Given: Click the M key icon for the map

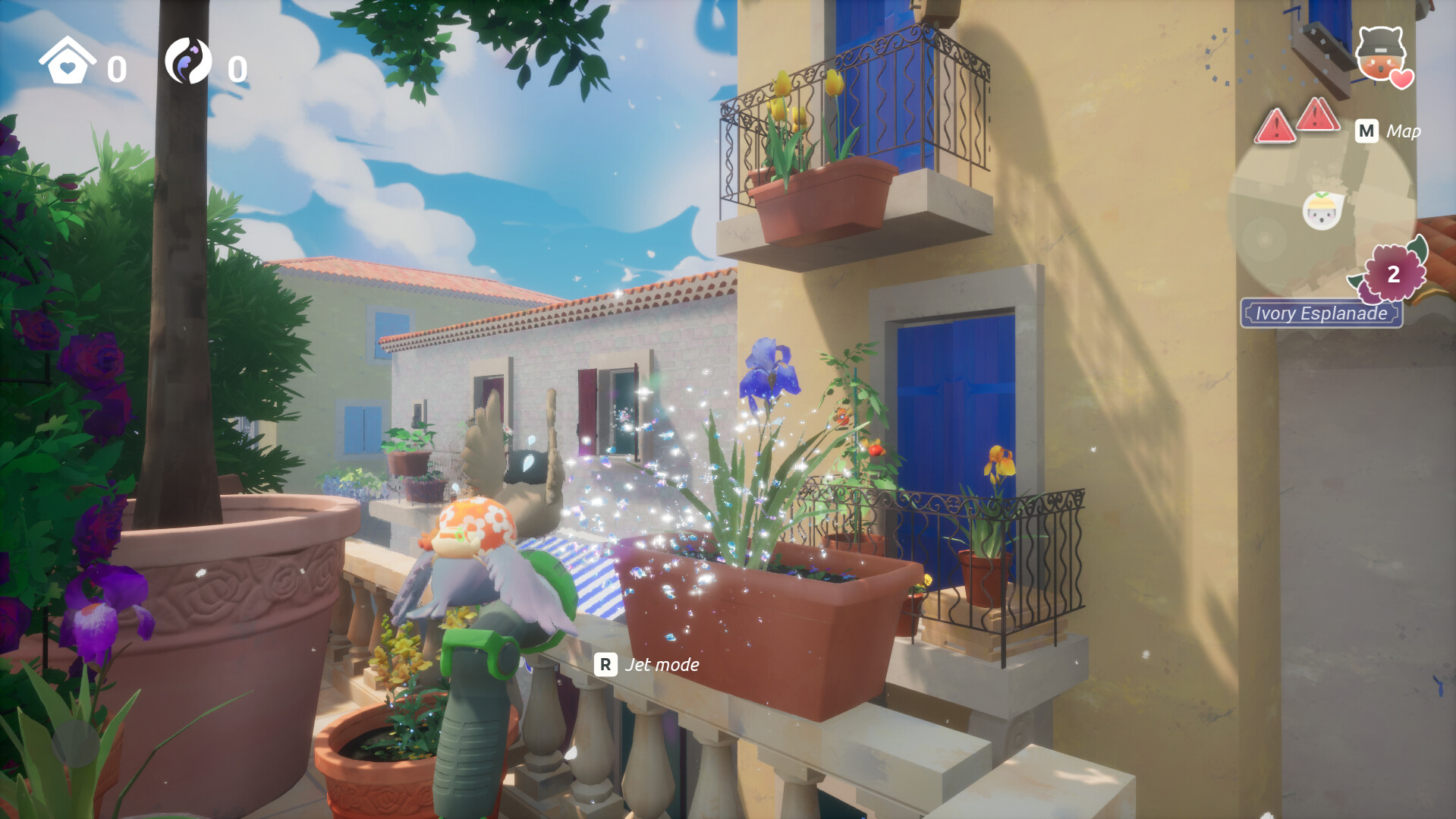Looking at the screenshot, I should (x=1367, y=131).
